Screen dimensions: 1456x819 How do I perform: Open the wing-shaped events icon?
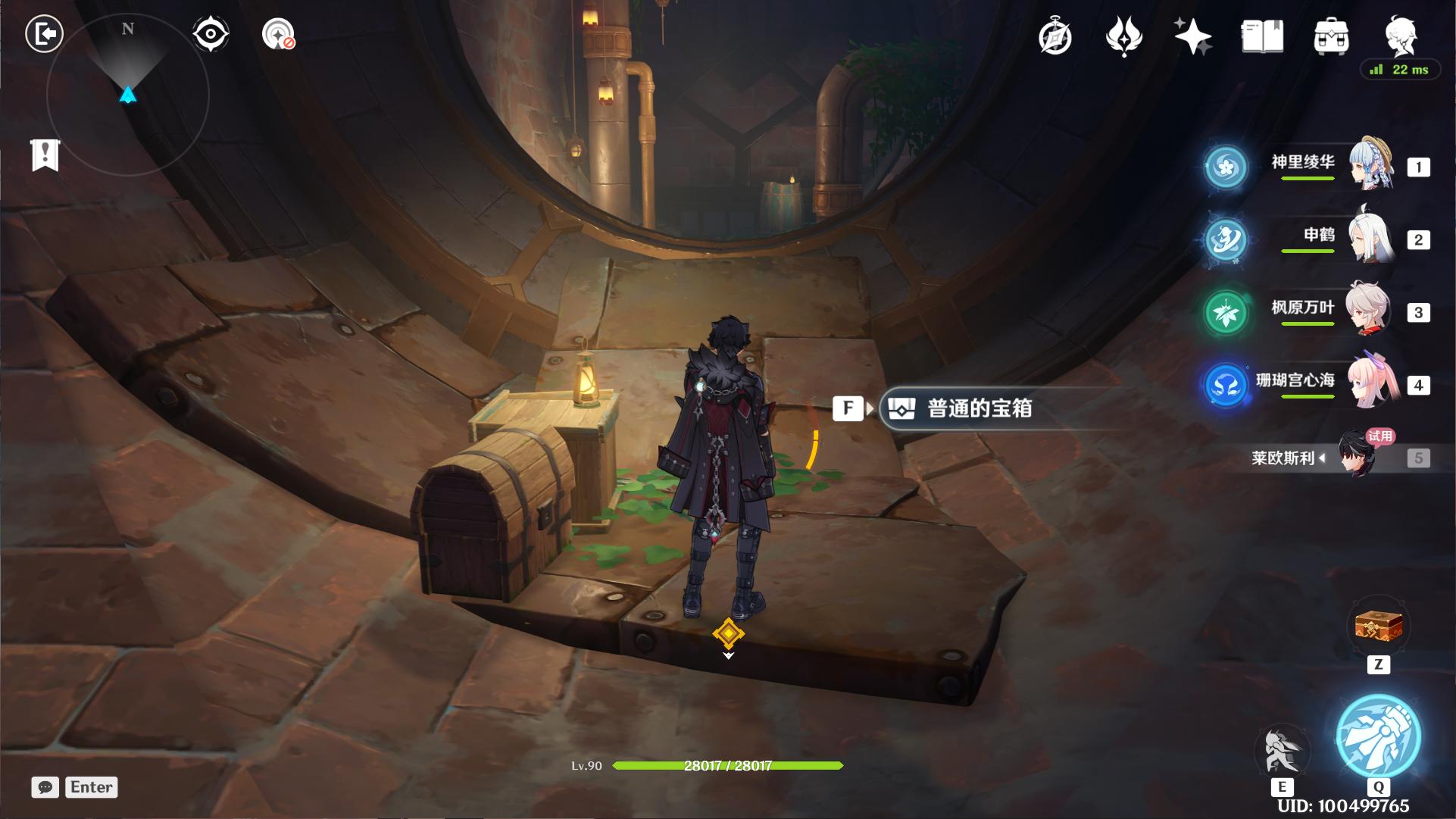1124,36
